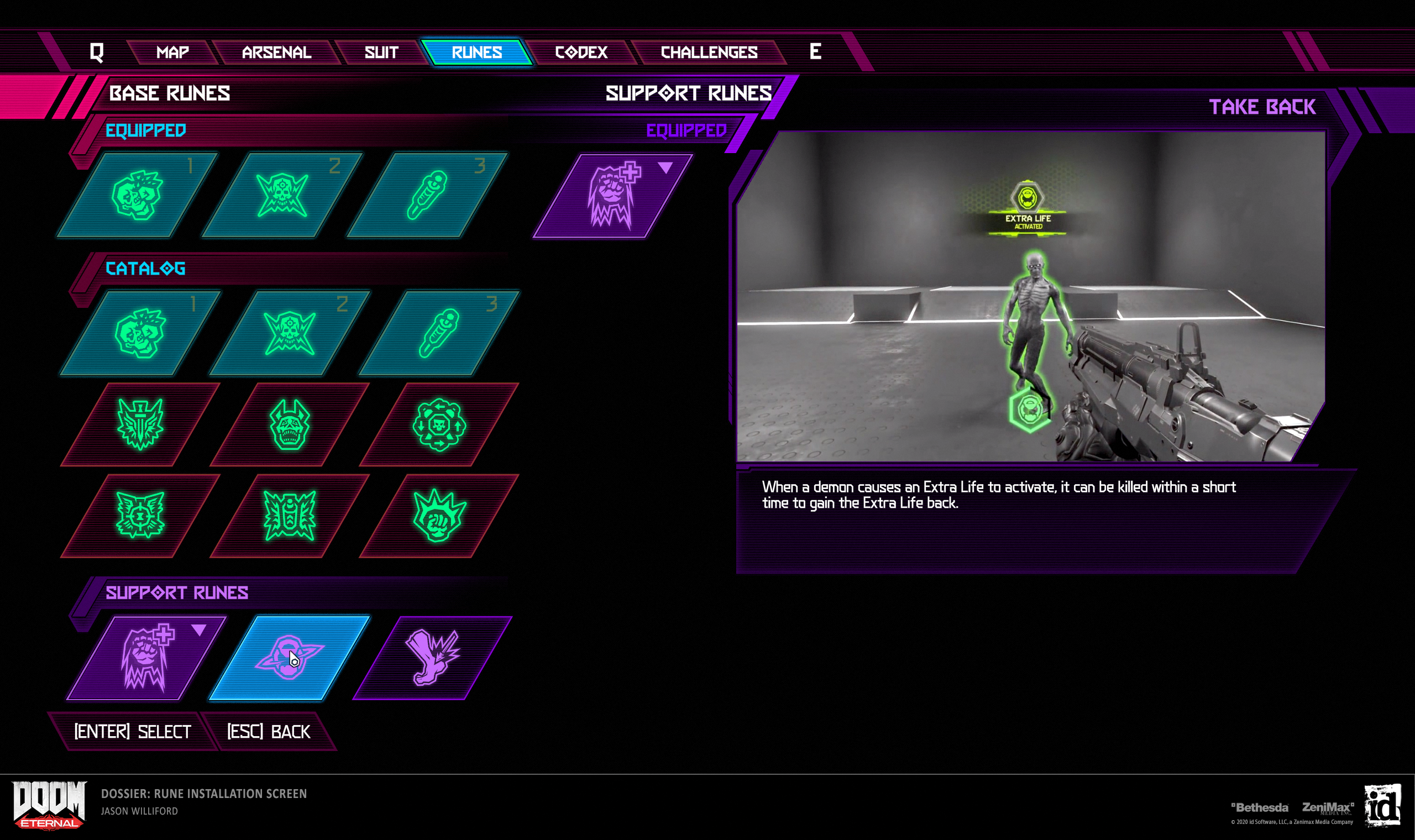The image size is (1415, 840).
Task: Open the Codex tab
Action: (x=581, y=53)
